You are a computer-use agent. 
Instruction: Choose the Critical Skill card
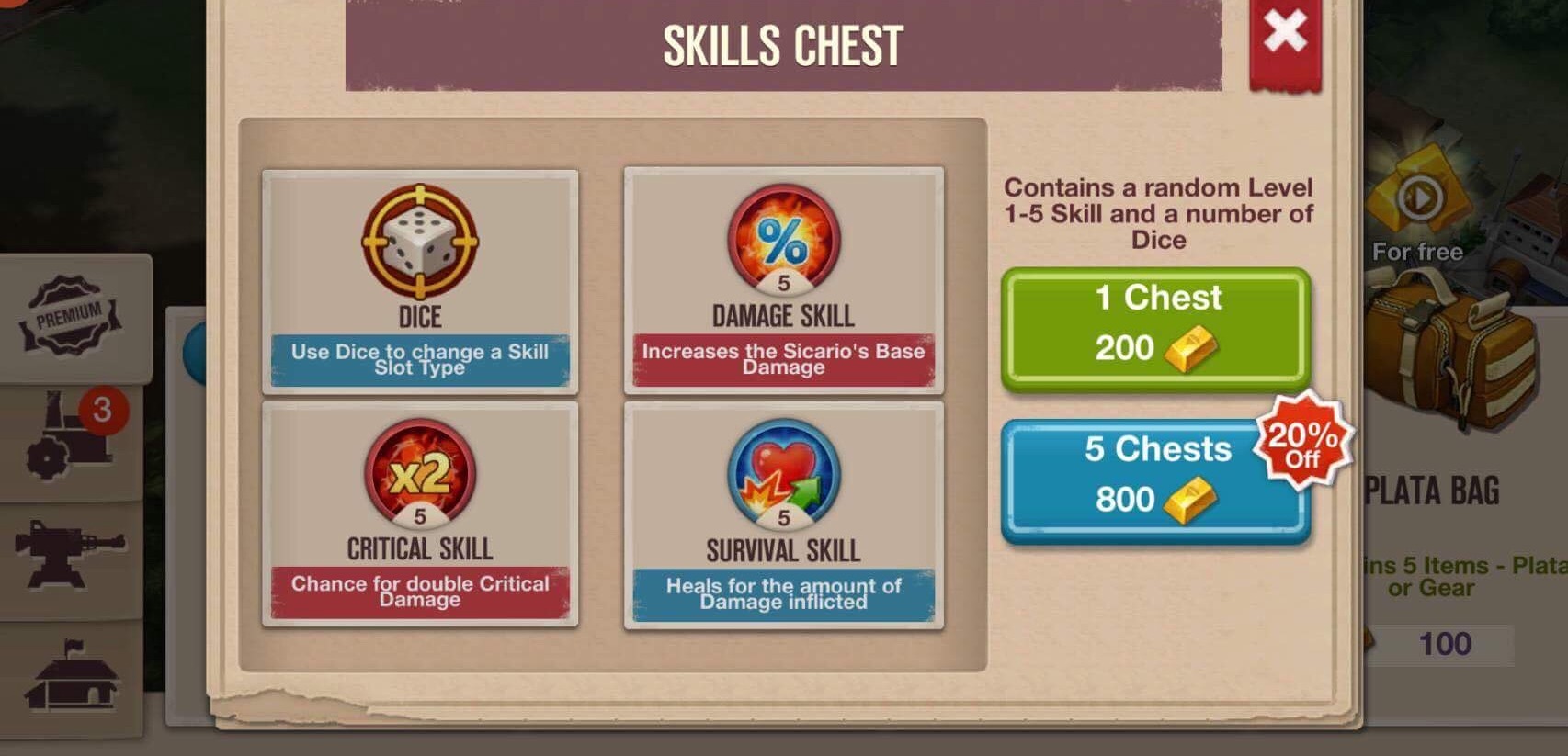420,514
